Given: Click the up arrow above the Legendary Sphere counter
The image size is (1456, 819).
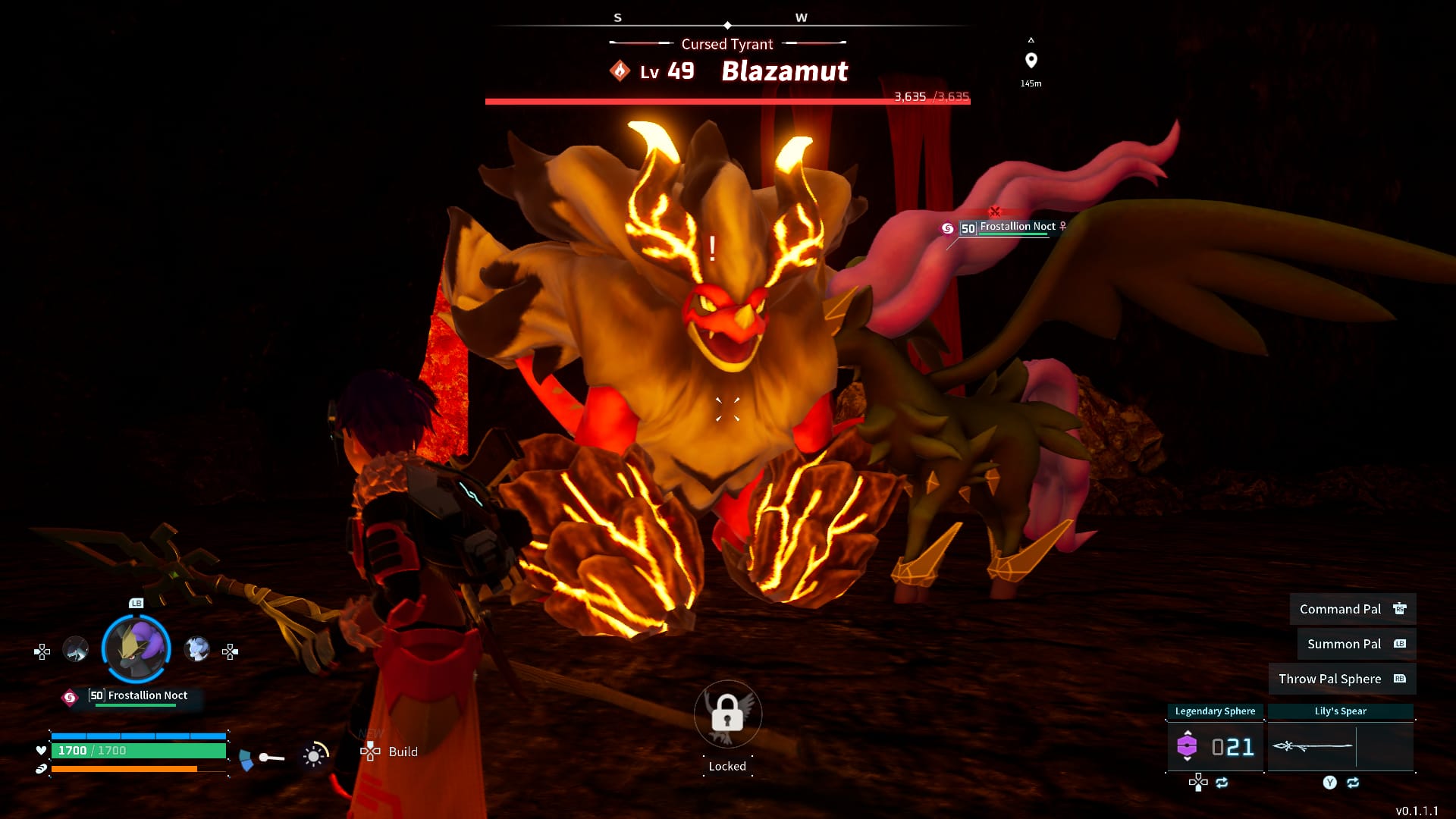Looking at the screenshot, I should [1188, 733].
